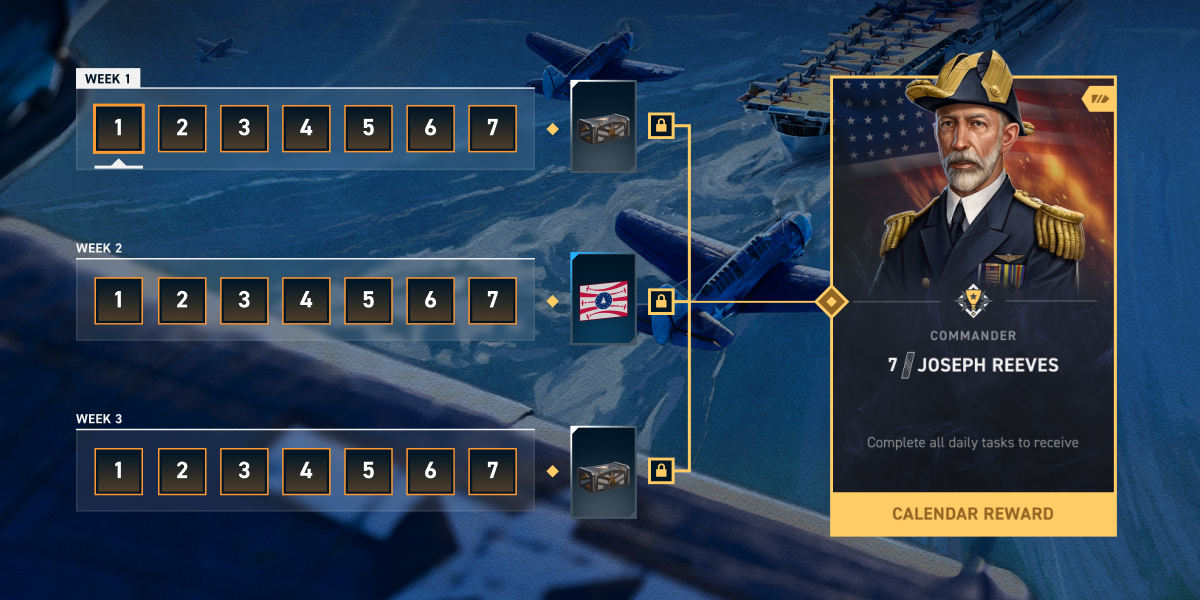Select day 1 of Week 1
1200x600 pixels.
tap(119, 129)
